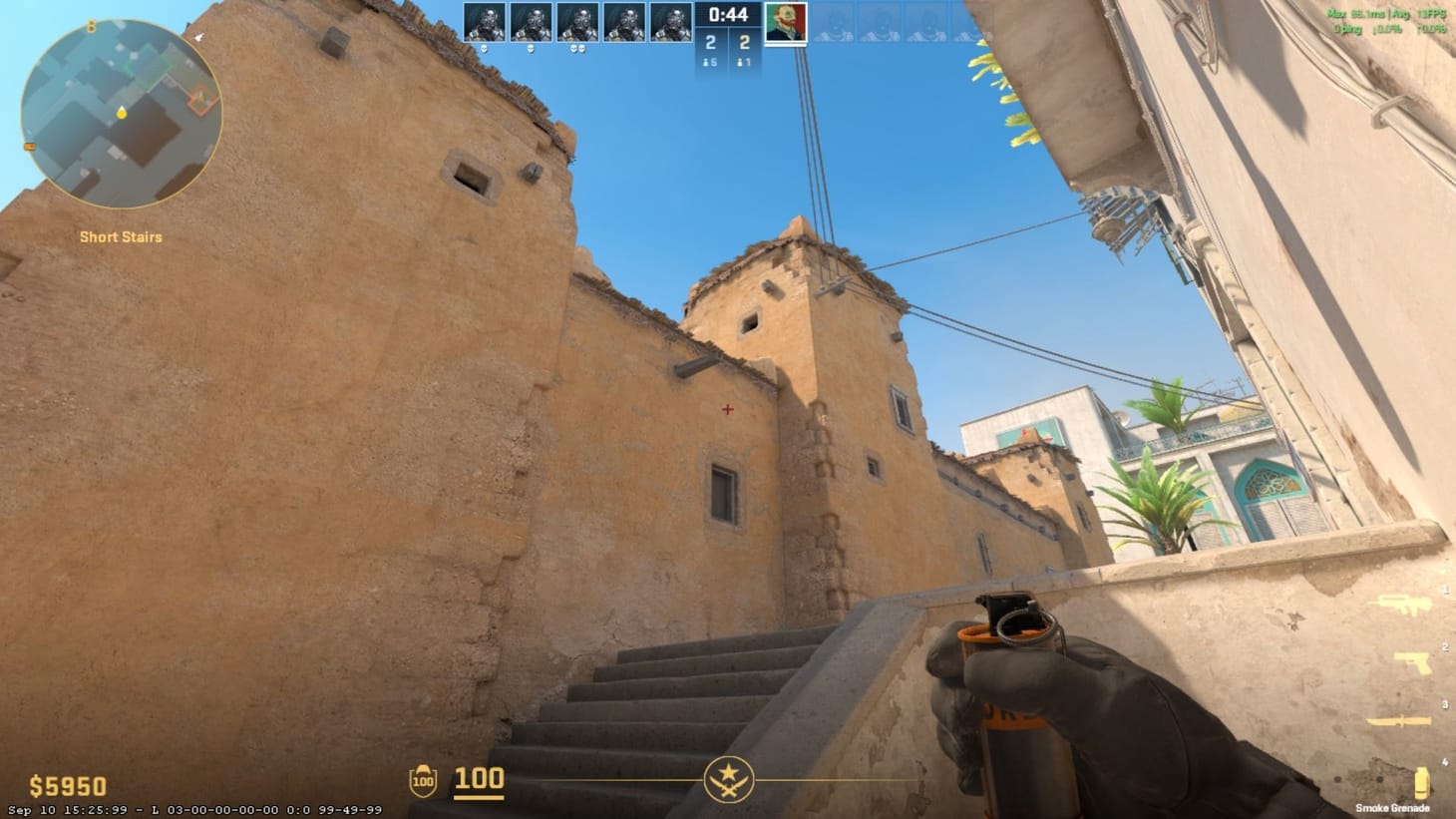Click the yellow player marker on the minimap
This screenshot has height=819, width=1456.
pyautogui.click(x=120, y=113)
